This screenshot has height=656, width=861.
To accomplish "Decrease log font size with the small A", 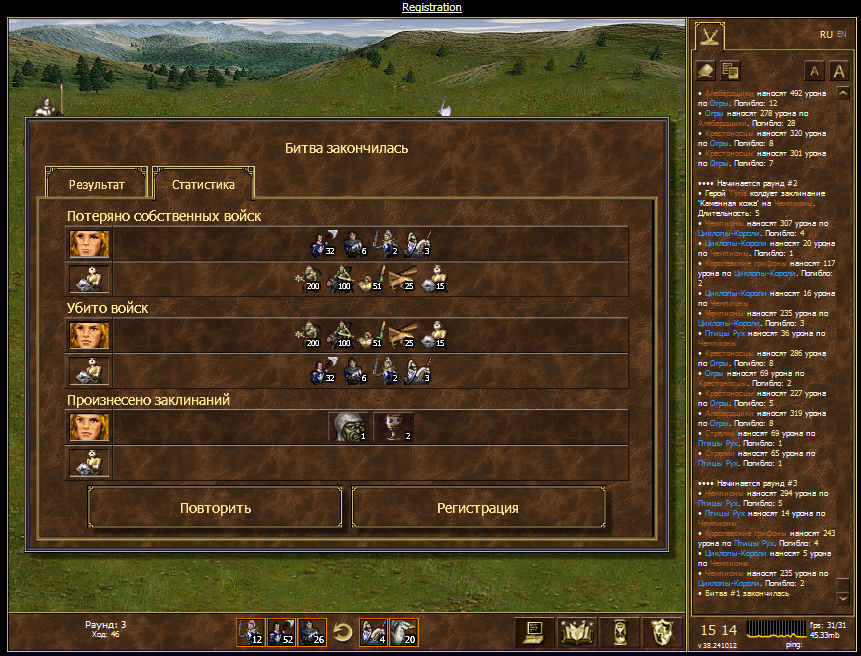I will 814,71.
